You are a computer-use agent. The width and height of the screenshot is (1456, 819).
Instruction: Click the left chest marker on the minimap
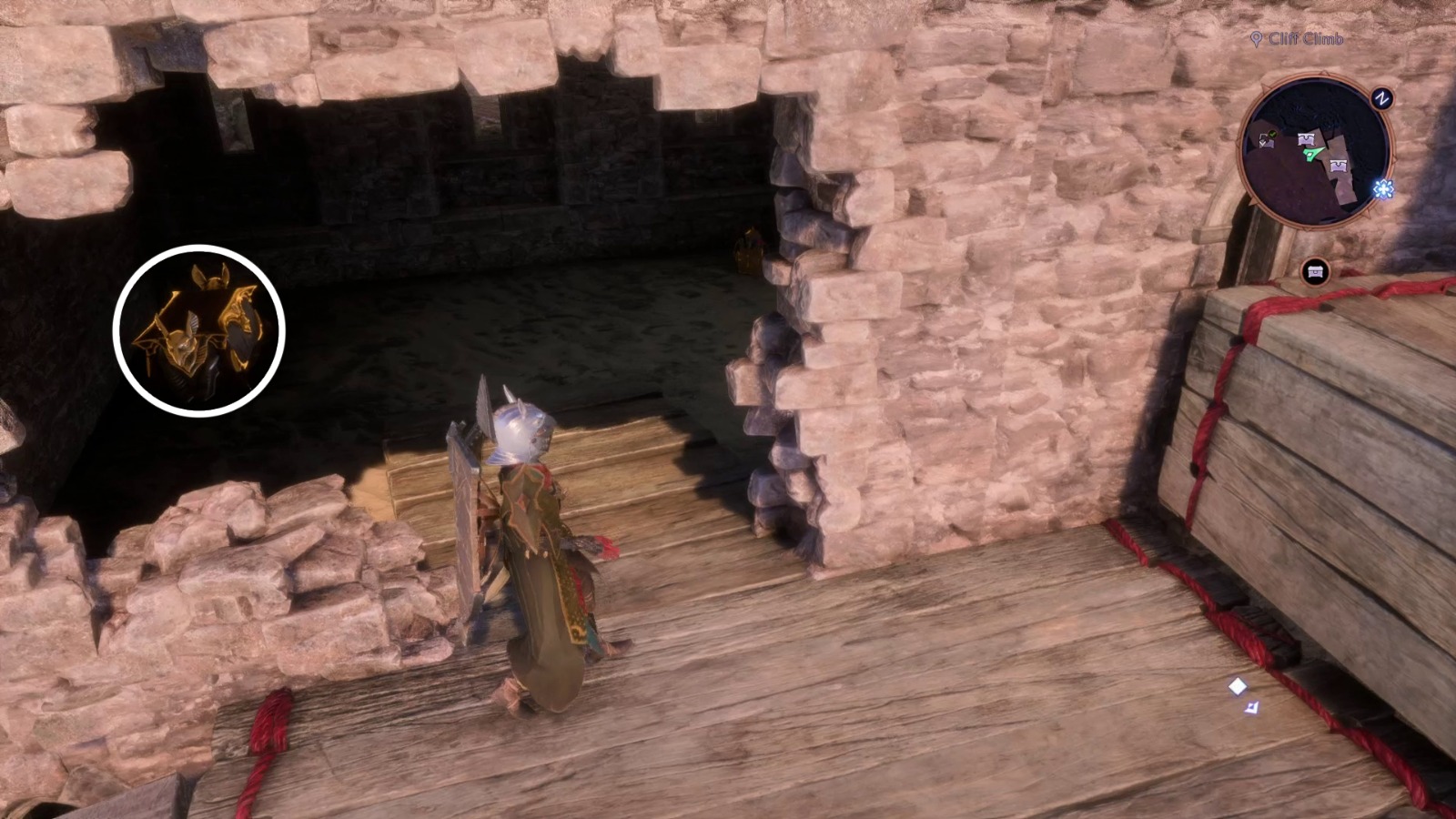pos(1265,143)
